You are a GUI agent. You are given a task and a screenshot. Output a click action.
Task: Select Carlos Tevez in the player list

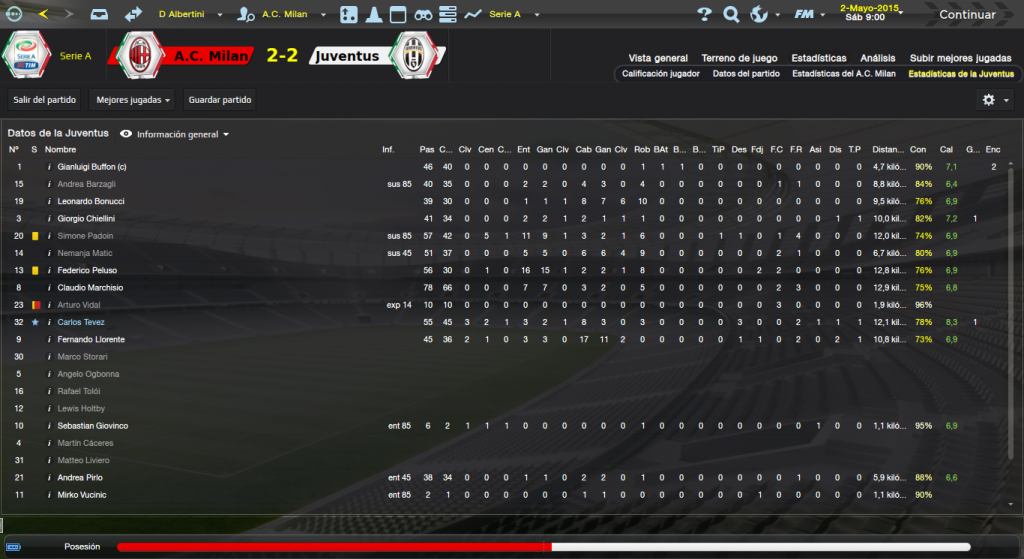click(x=83, y=322)
